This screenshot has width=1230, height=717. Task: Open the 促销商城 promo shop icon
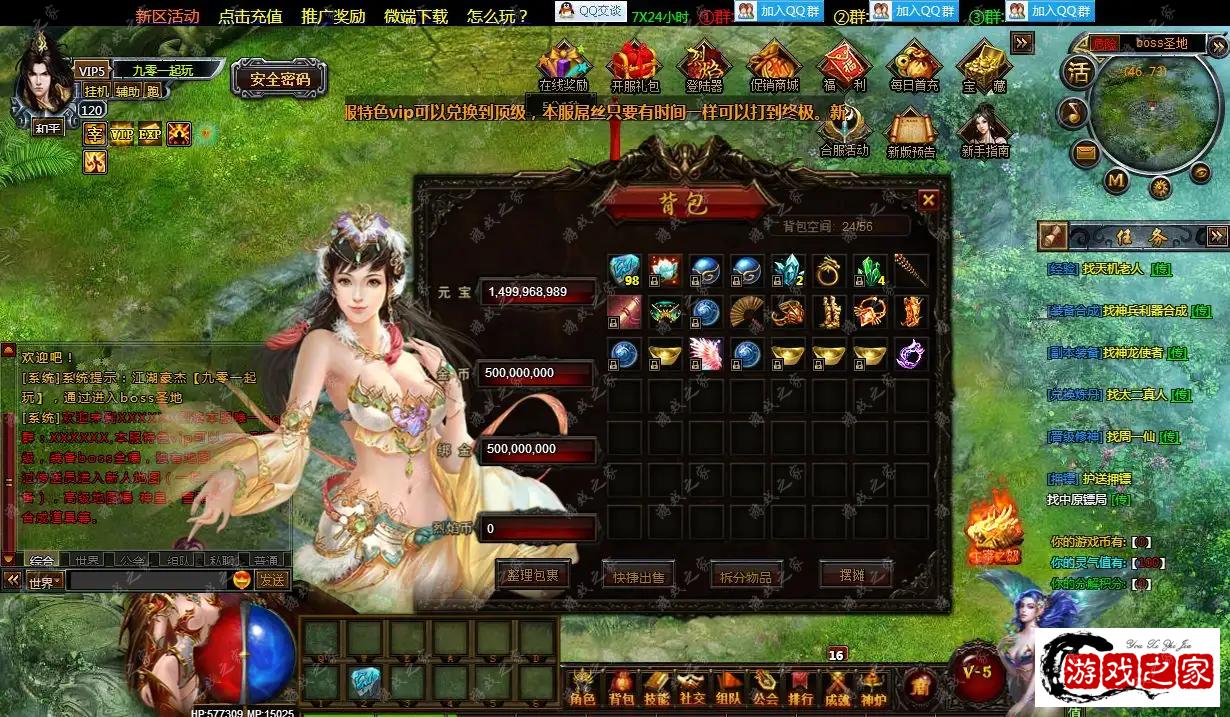[774, 66]
